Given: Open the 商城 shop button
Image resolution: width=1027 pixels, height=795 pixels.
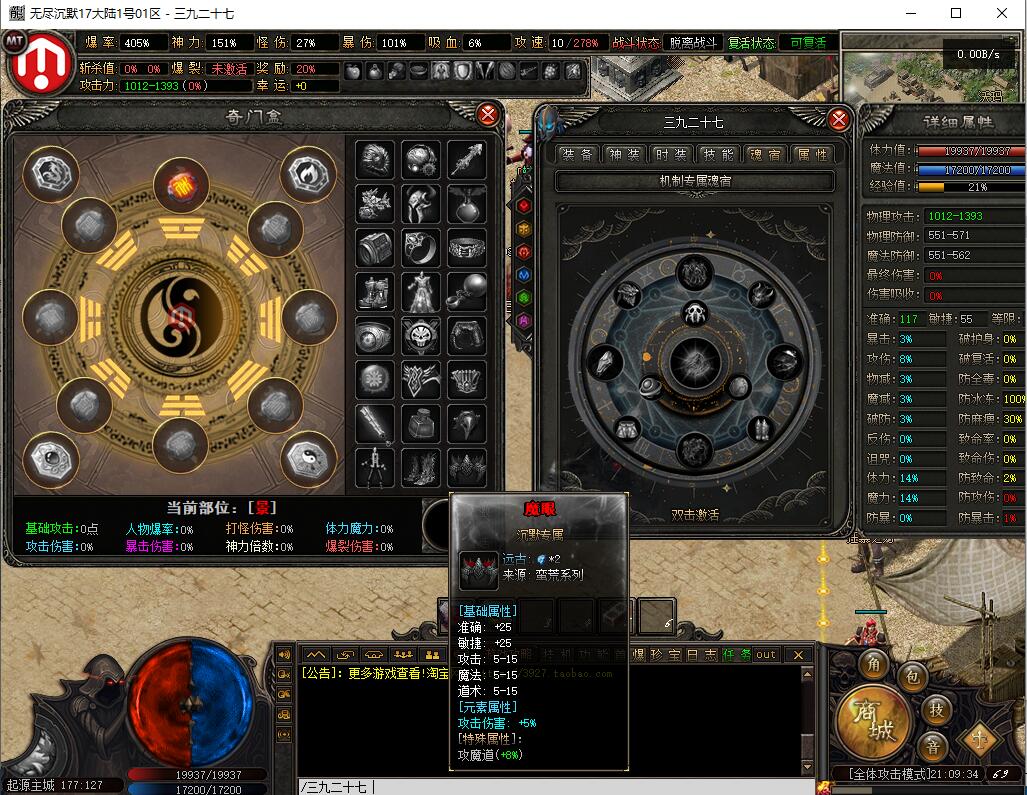Looking at the screenshot, I should 874,722.
